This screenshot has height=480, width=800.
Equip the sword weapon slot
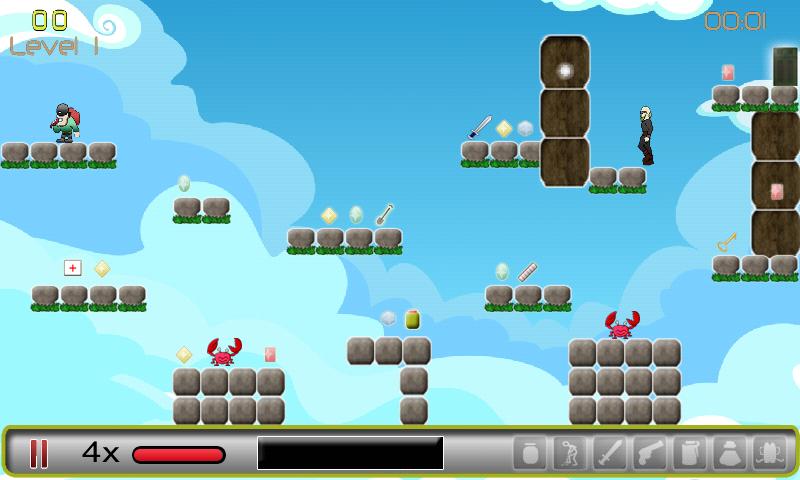click(610, 453)
